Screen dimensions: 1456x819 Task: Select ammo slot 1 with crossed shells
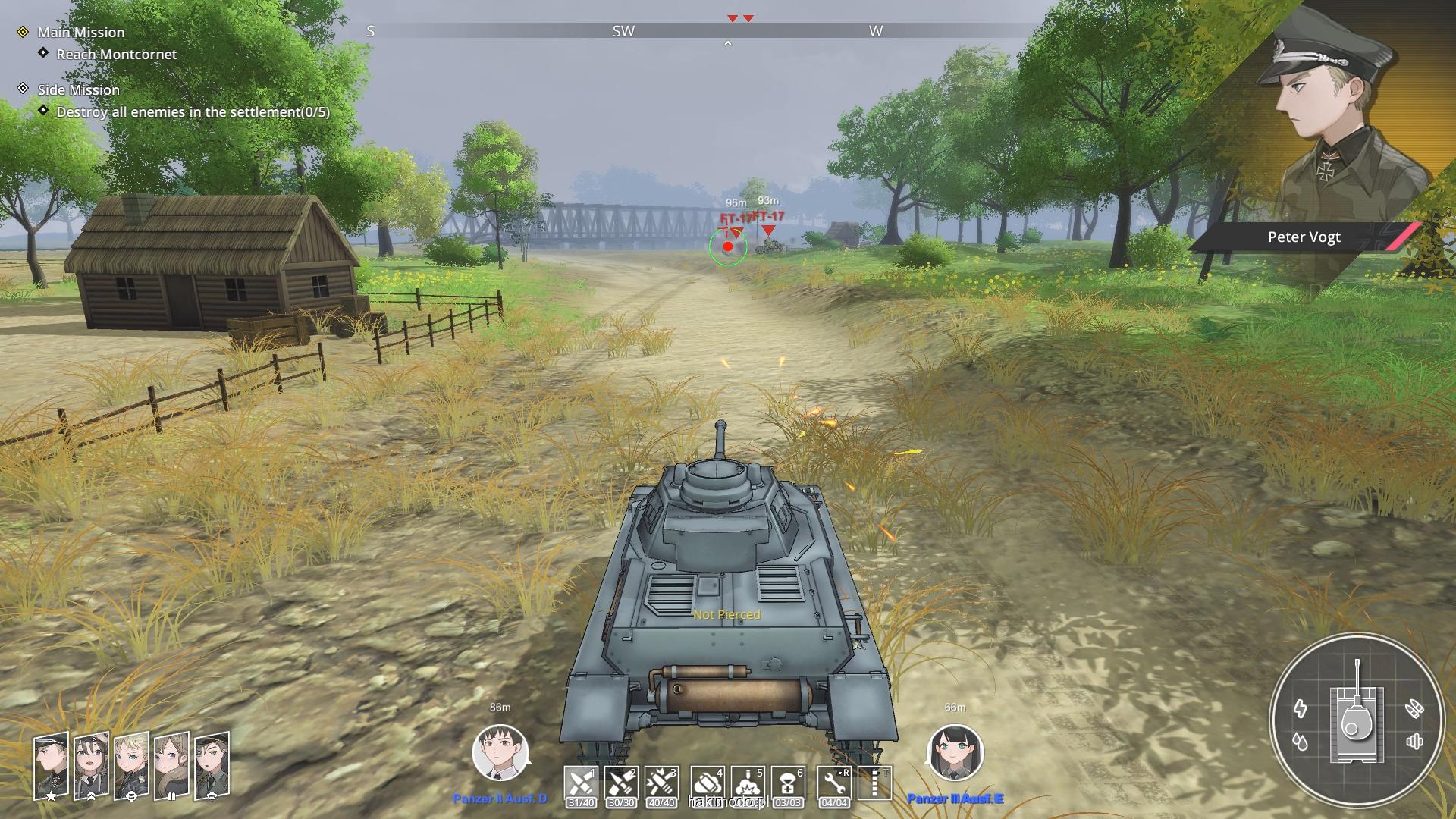pos(581,783)
